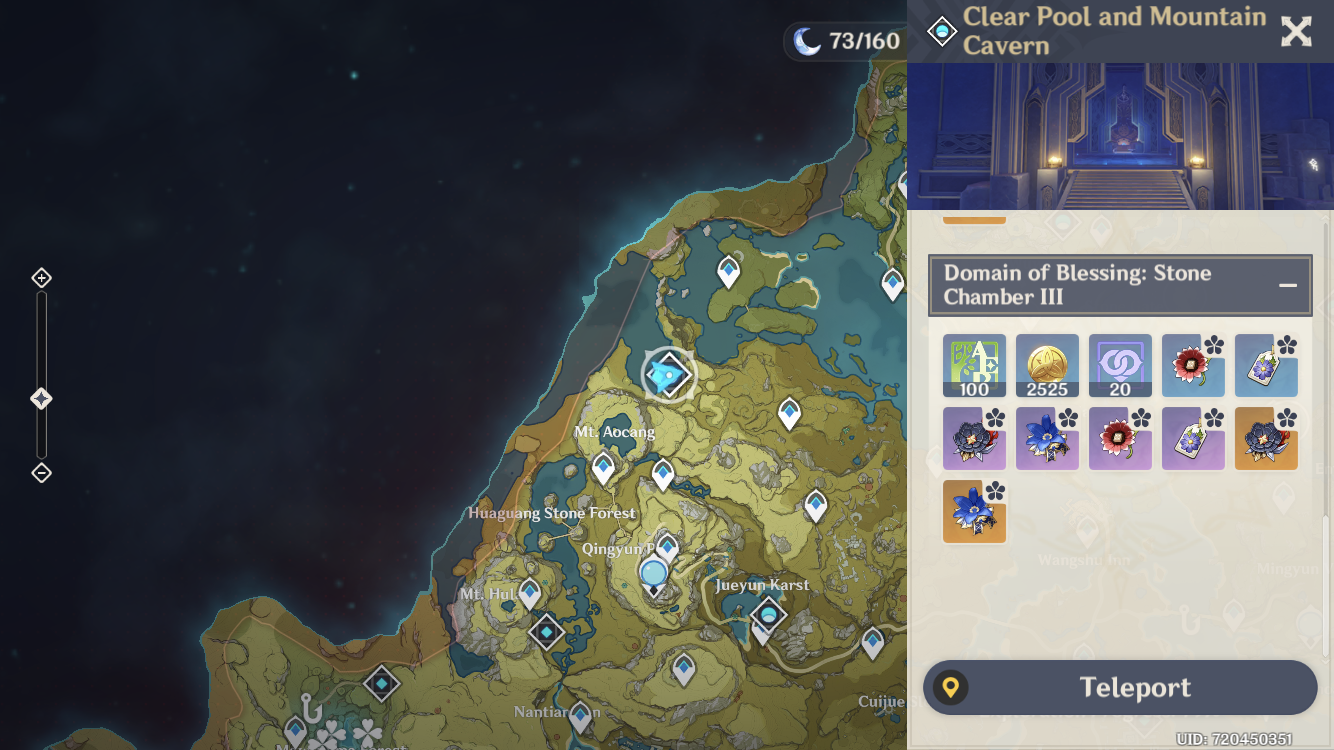Click the highlighted blue marker at Qingyun Peak
The image size is (1334, 750).
[651, 573]
